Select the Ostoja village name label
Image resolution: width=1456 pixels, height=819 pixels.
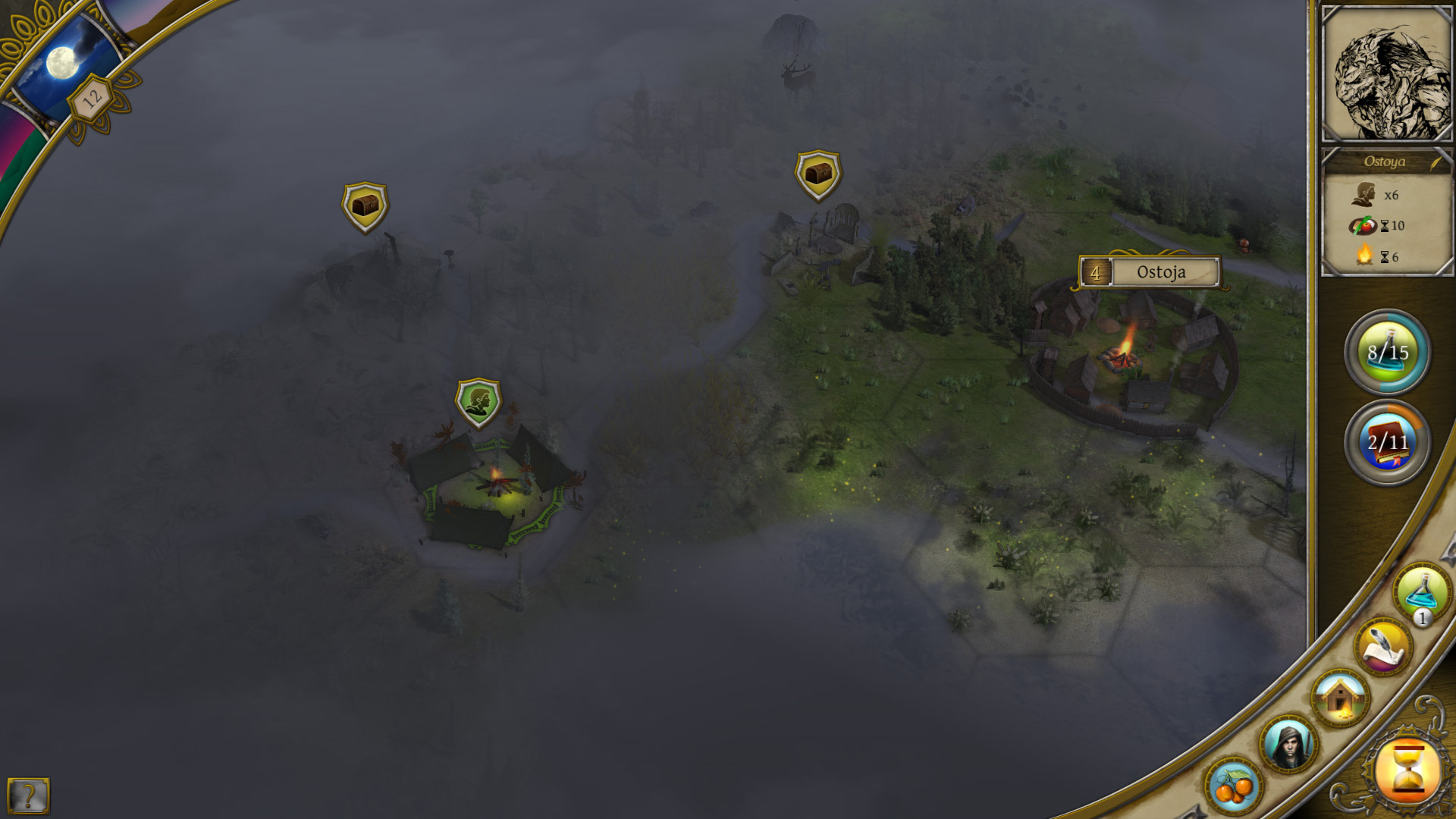pos(1160,272)
